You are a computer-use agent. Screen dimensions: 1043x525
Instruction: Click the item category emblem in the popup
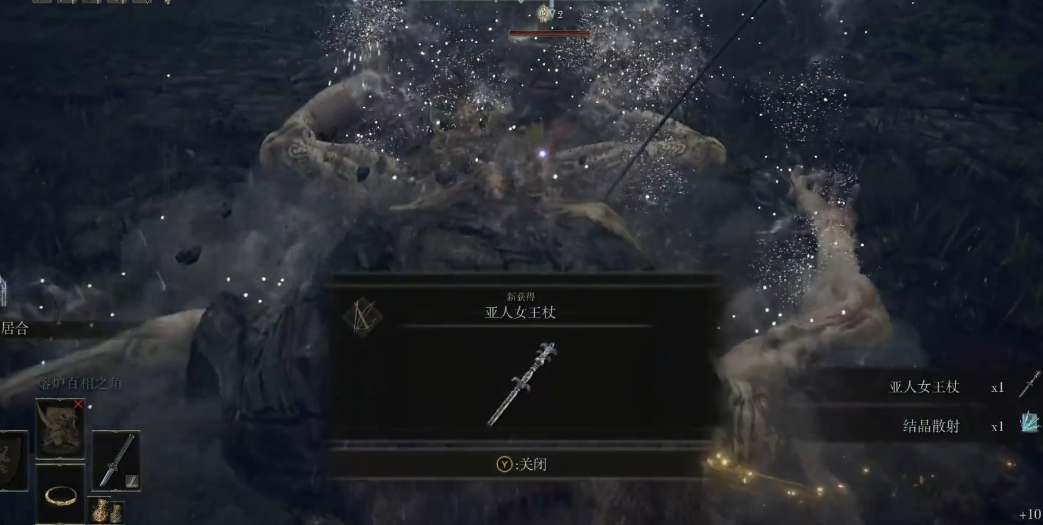tap(361, 315)
